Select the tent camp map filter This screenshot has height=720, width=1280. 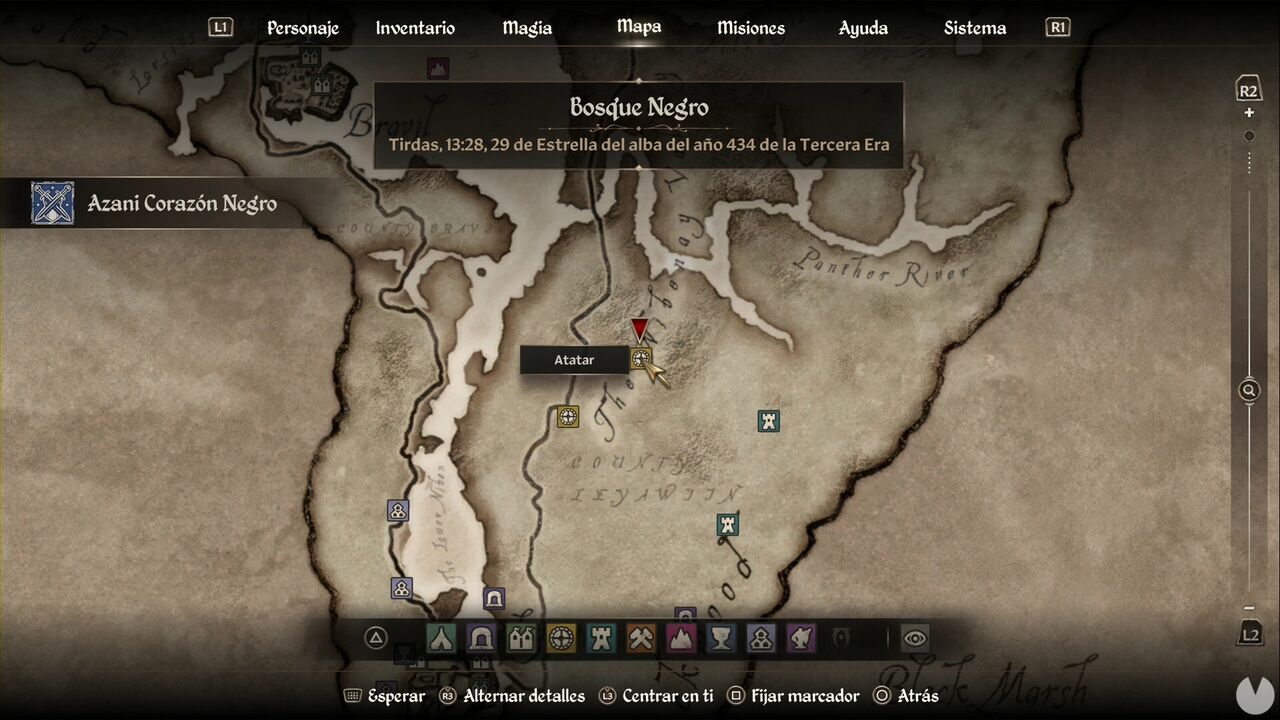coord(441,637)
